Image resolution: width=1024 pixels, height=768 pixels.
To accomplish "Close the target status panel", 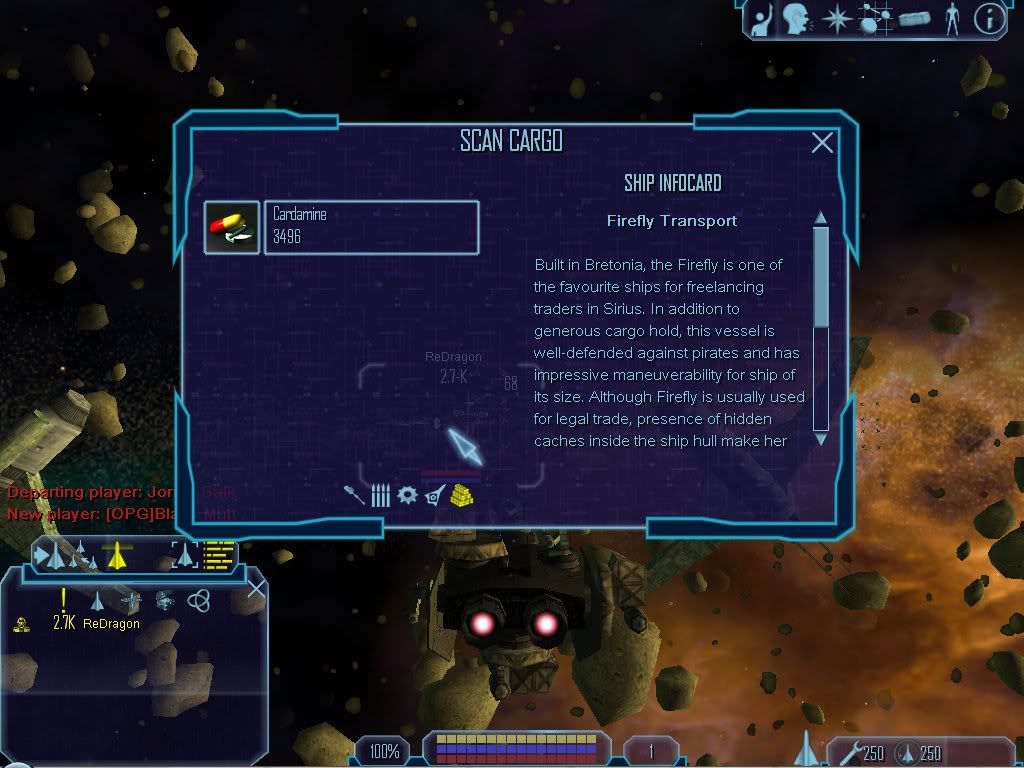I will click(256, 588).
